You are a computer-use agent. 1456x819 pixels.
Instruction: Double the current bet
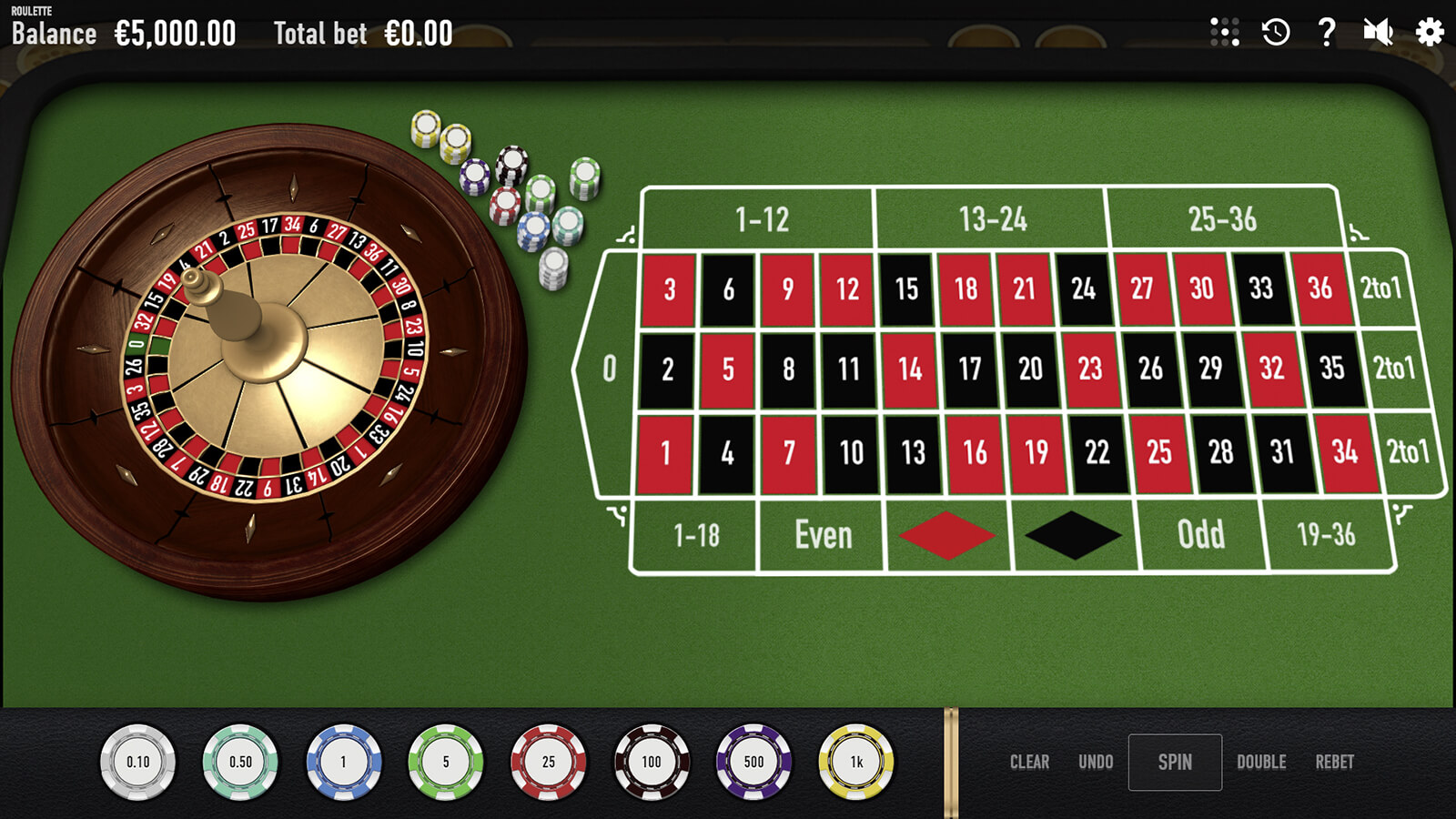[1261, 763]
